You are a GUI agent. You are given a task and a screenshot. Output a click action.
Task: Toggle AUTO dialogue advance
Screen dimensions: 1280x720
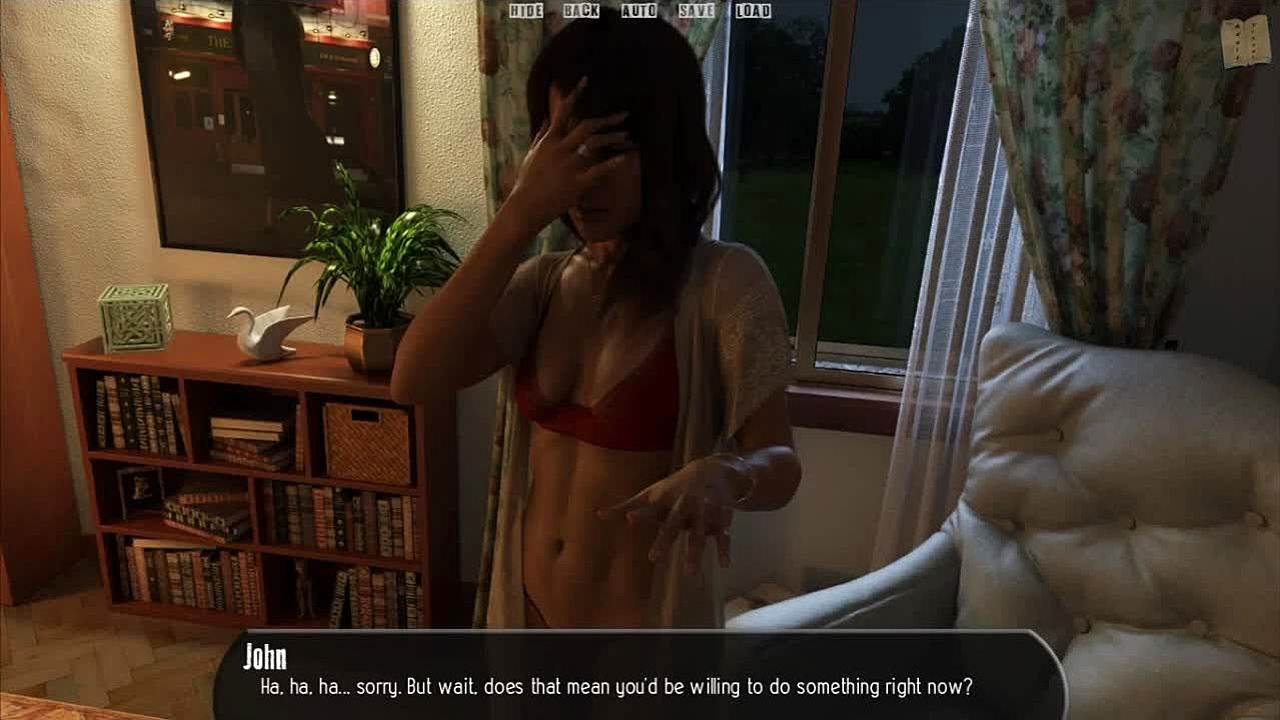tap(639, 11)
